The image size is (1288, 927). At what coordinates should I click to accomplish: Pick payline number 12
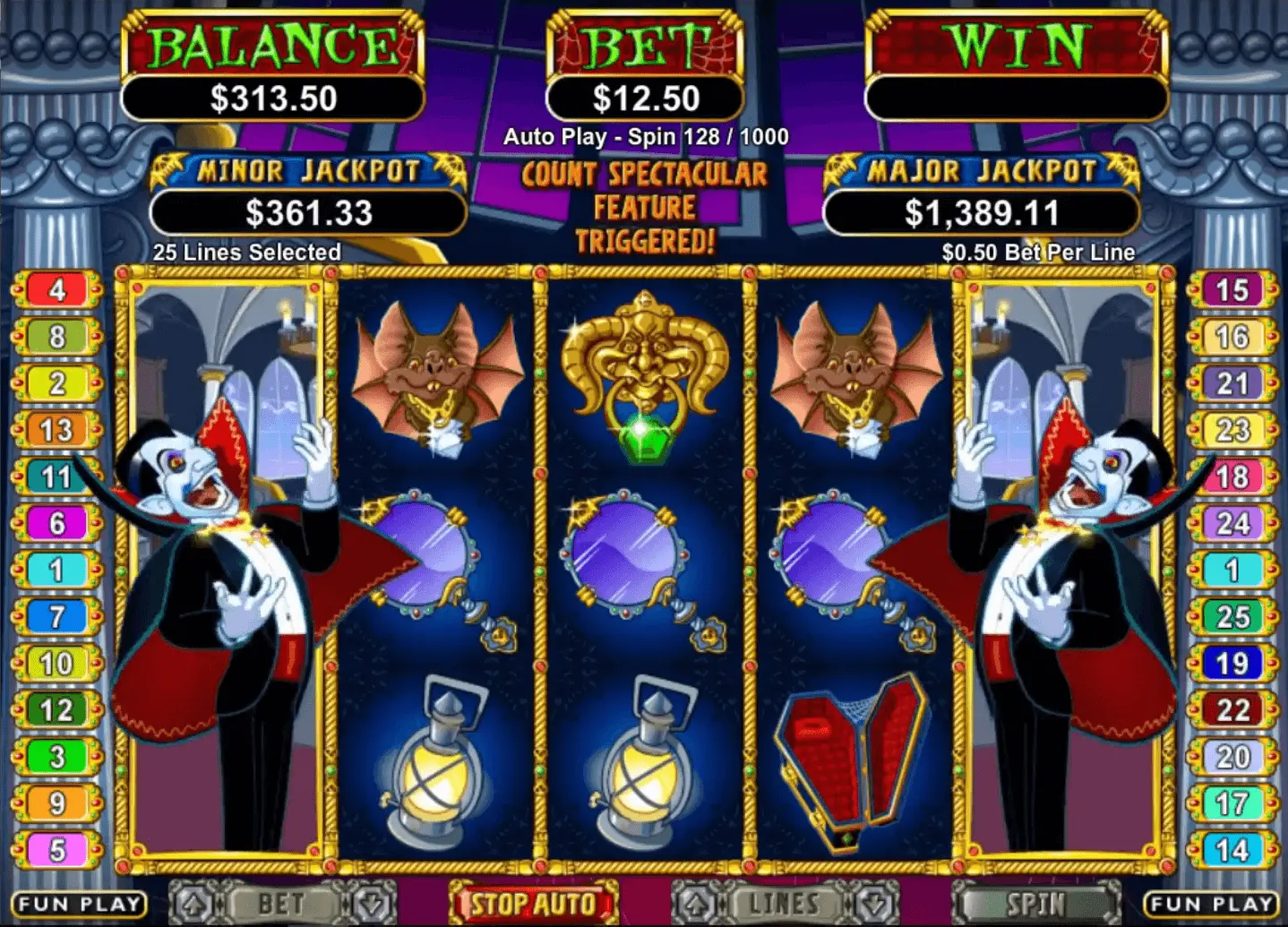coord(57,710)
